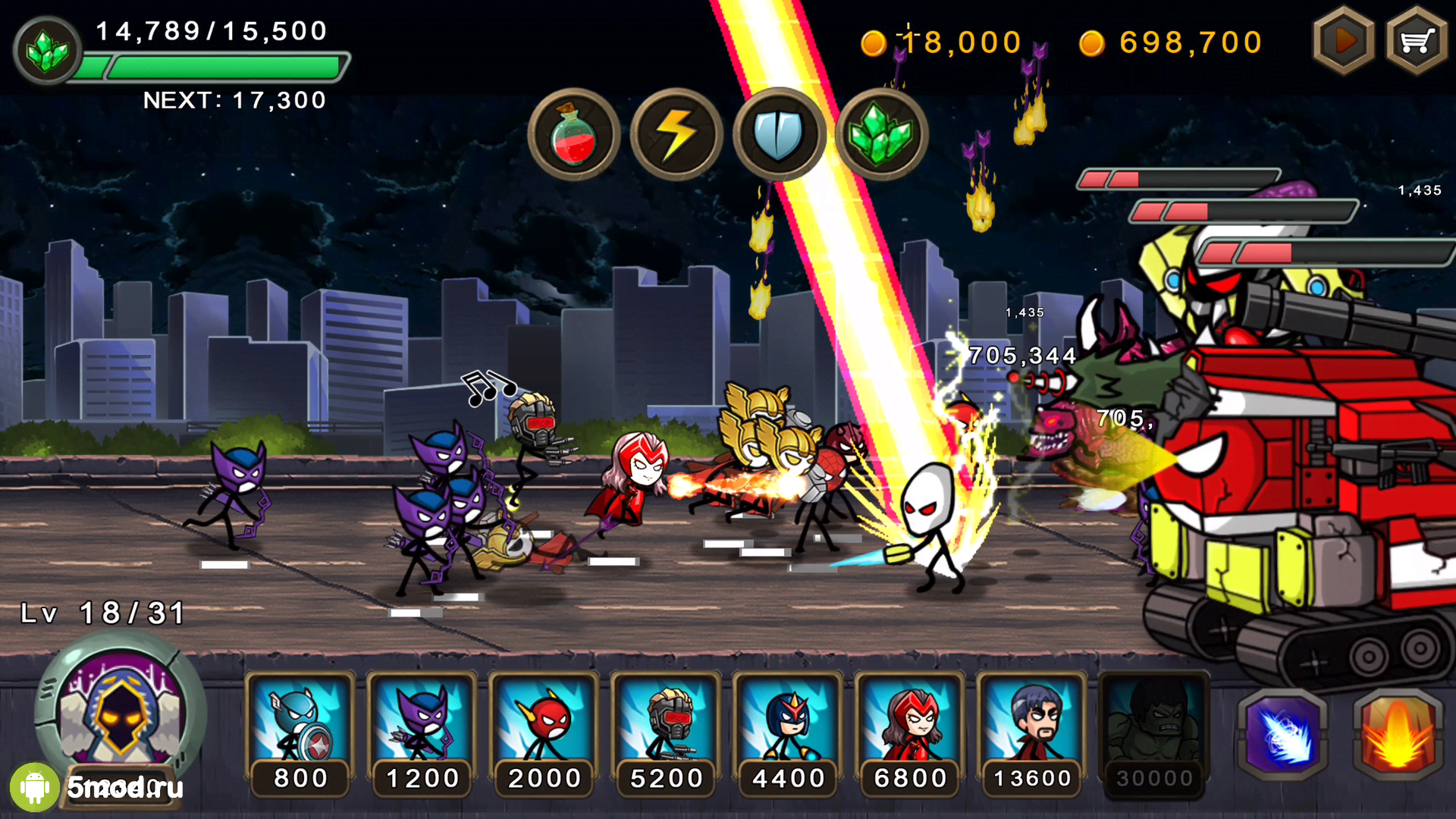Screen dimensions: 1456x819
Task: Activate the blue shield skill
Action: [x=779, y=135]
